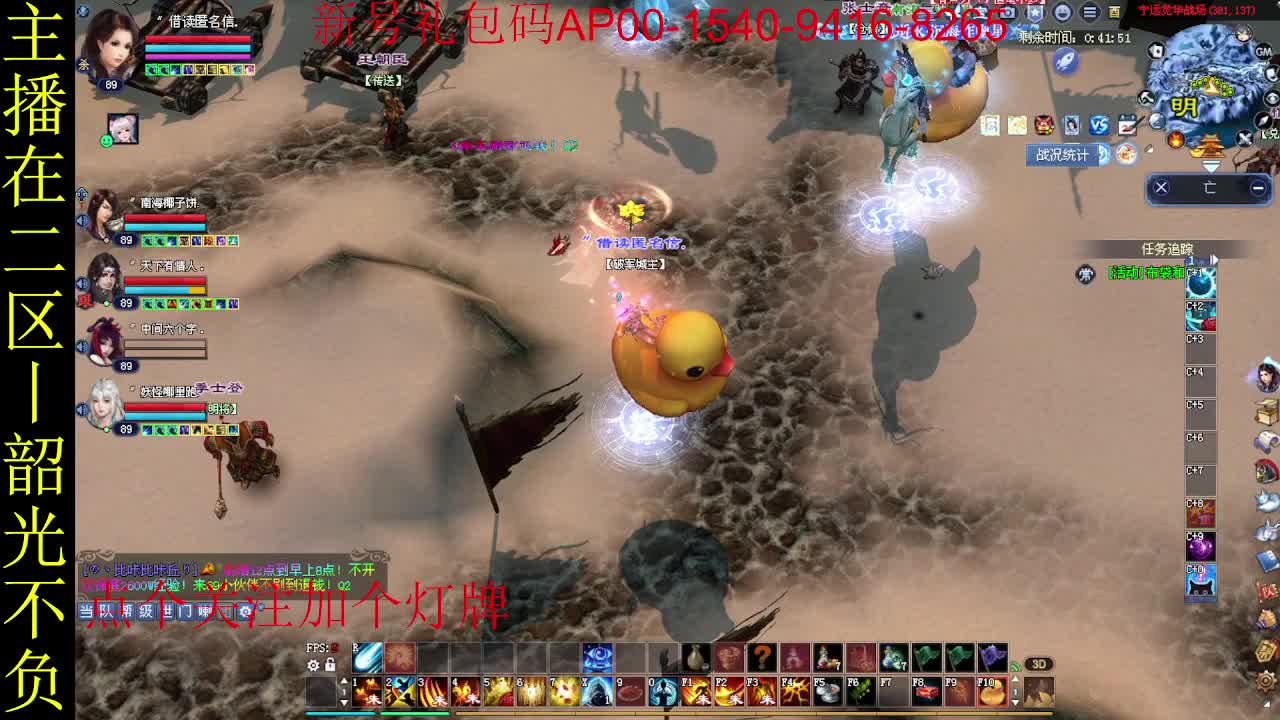Click the lock icon to lock the skill bar
The image size is (1280, 720).
tap(330, 665)
